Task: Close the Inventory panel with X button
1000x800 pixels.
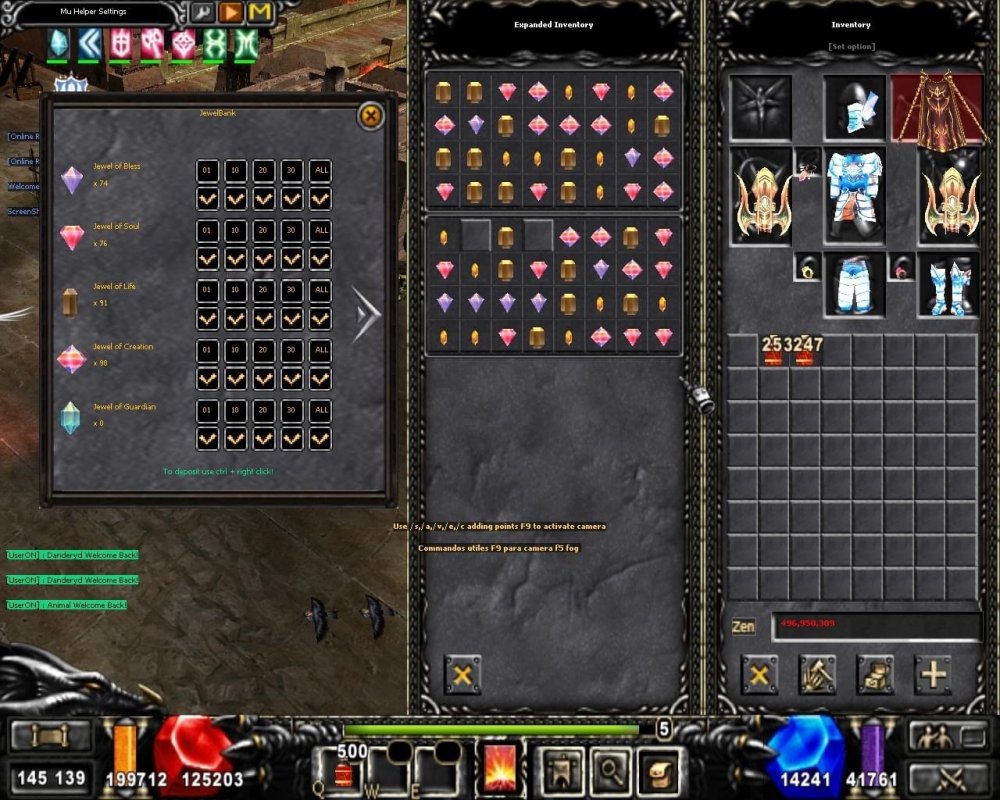Action: (x=759, y=675)
